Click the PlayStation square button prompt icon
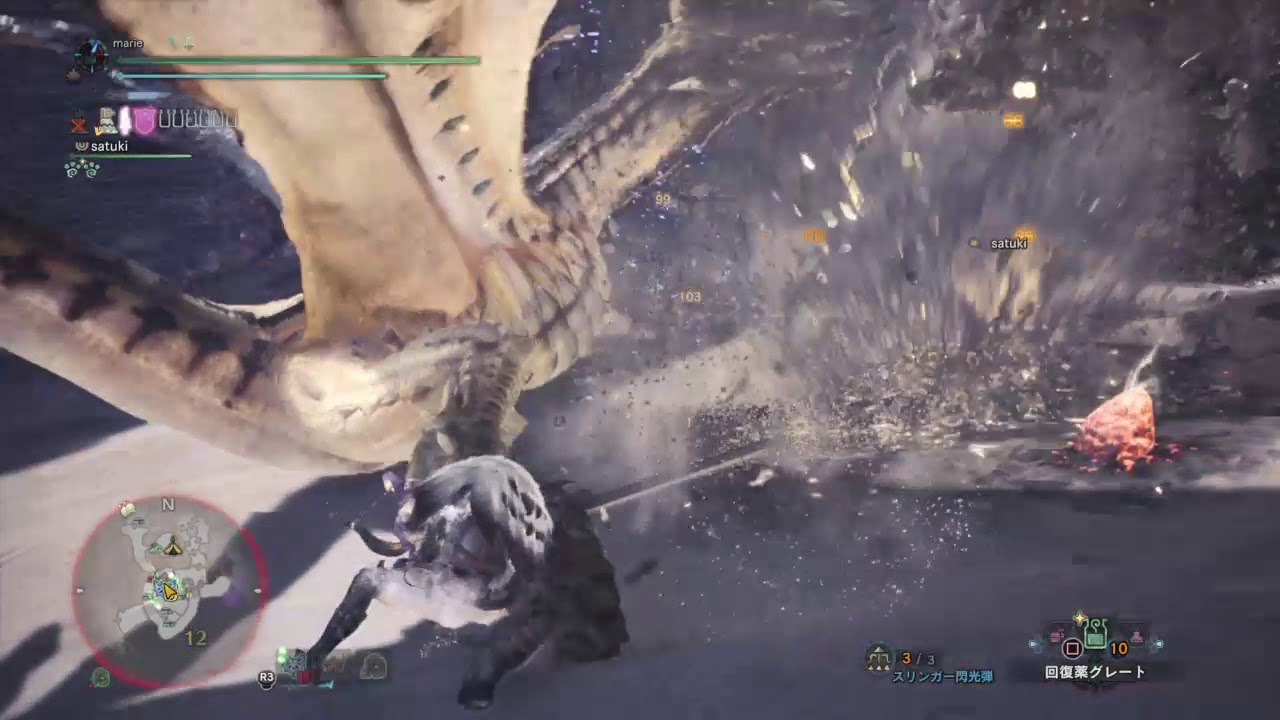1280x720 pixels. pyautogui.click(x=1073, y=648)
